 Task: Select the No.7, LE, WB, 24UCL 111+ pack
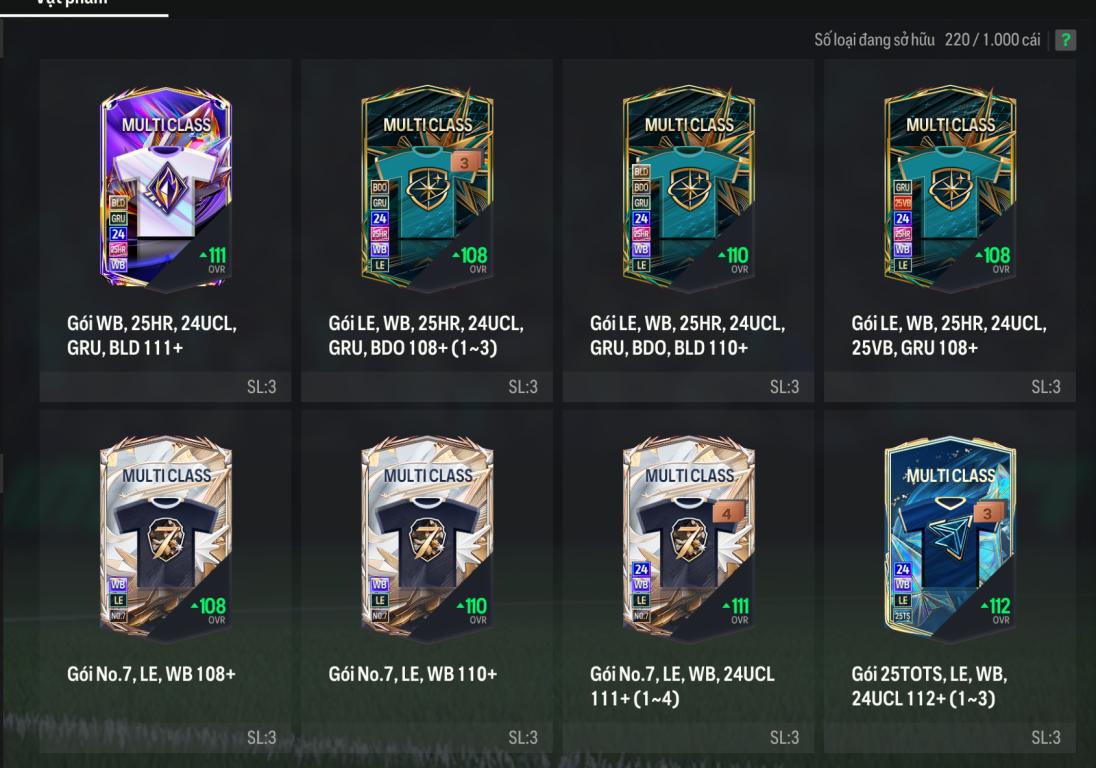(689, 540)
